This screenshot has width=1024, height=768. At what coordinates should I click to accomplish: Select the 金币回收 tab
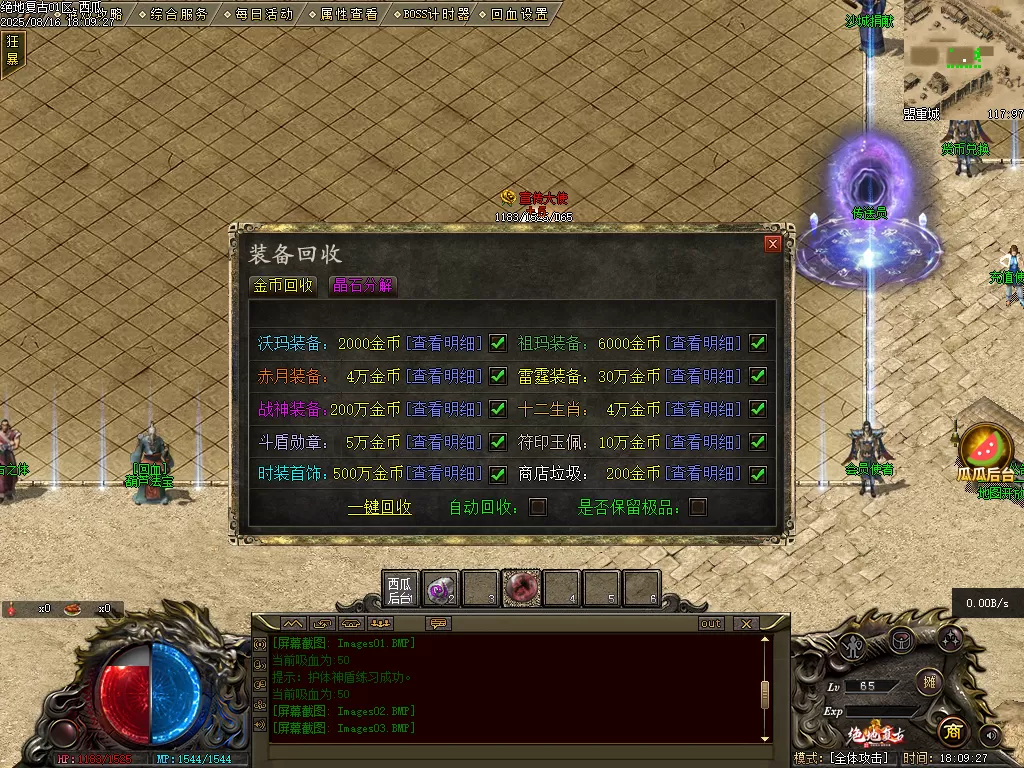tap(283, 285)
